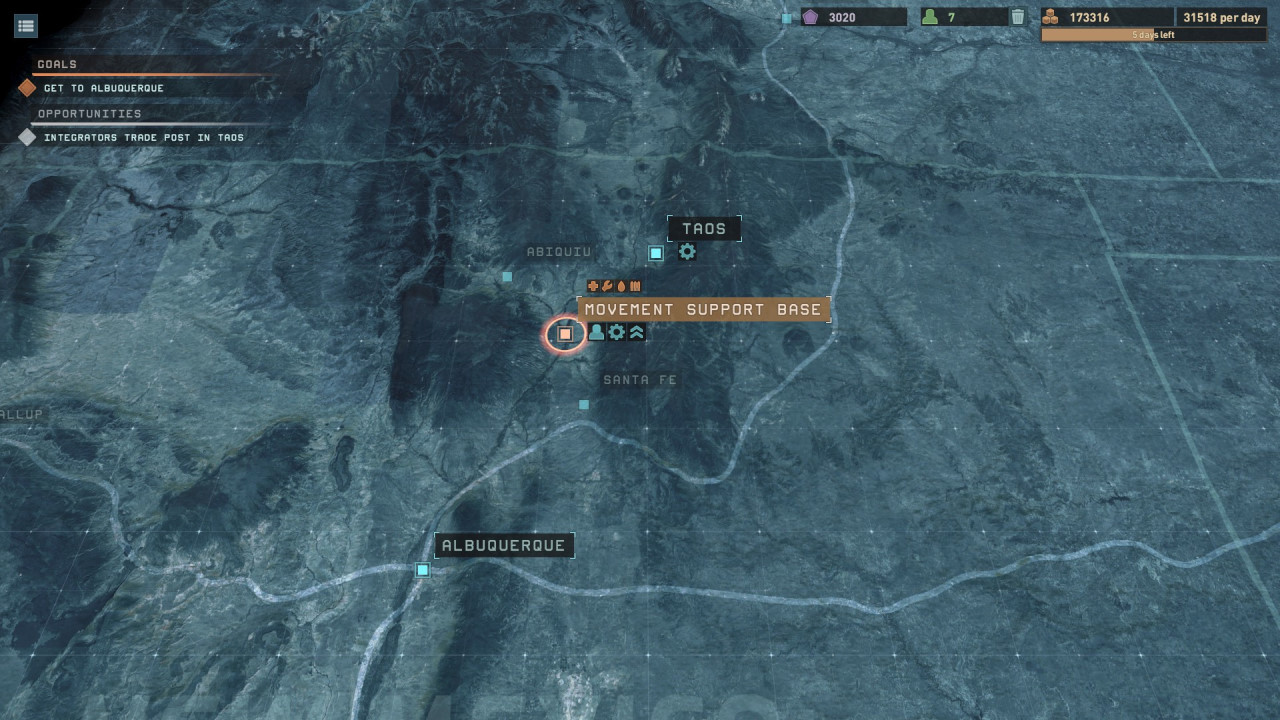Click the Taos location label
1280x720 pixels.
coord(704,229)
